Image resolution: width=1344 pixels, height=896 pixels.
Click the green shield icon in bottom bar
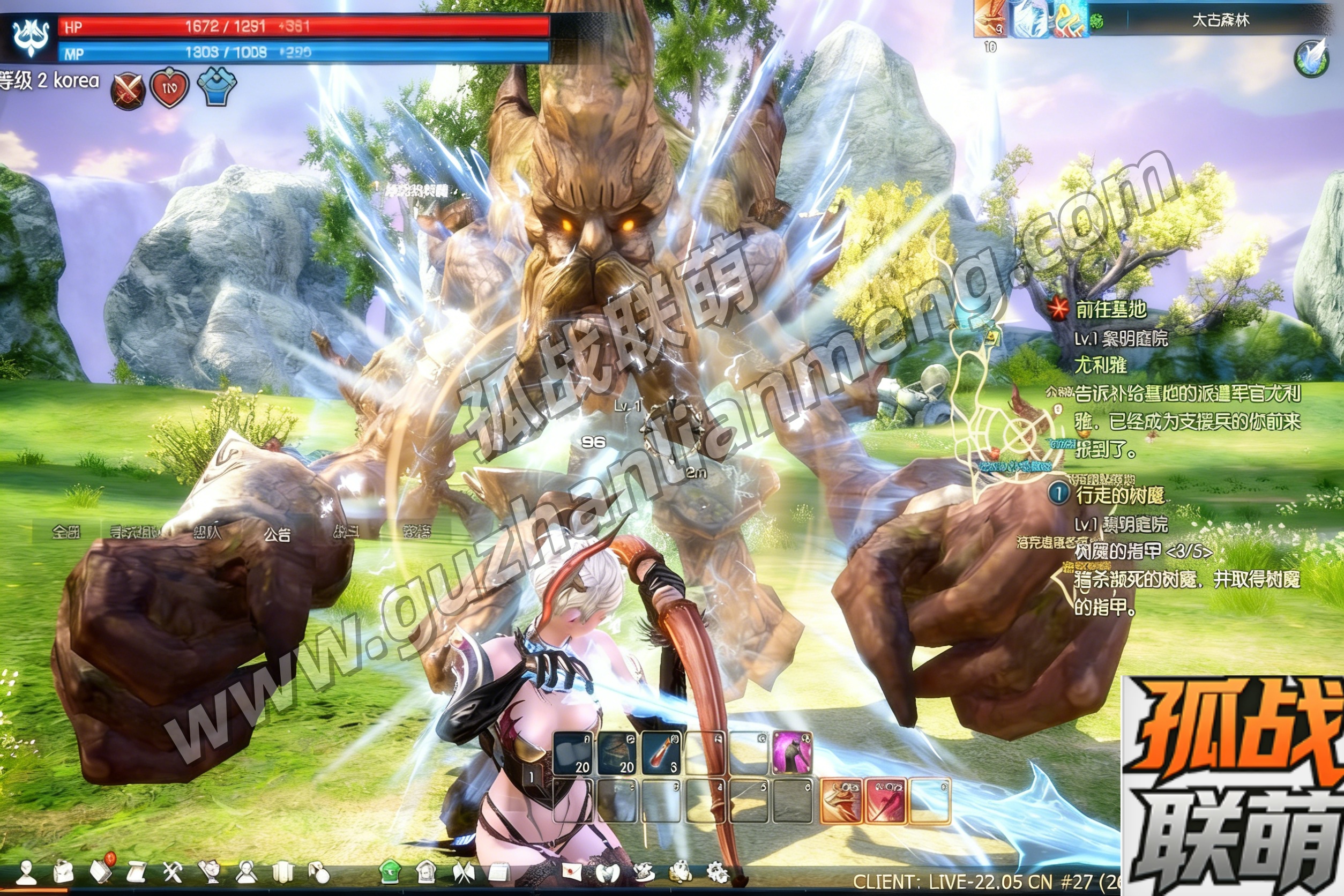390,872
